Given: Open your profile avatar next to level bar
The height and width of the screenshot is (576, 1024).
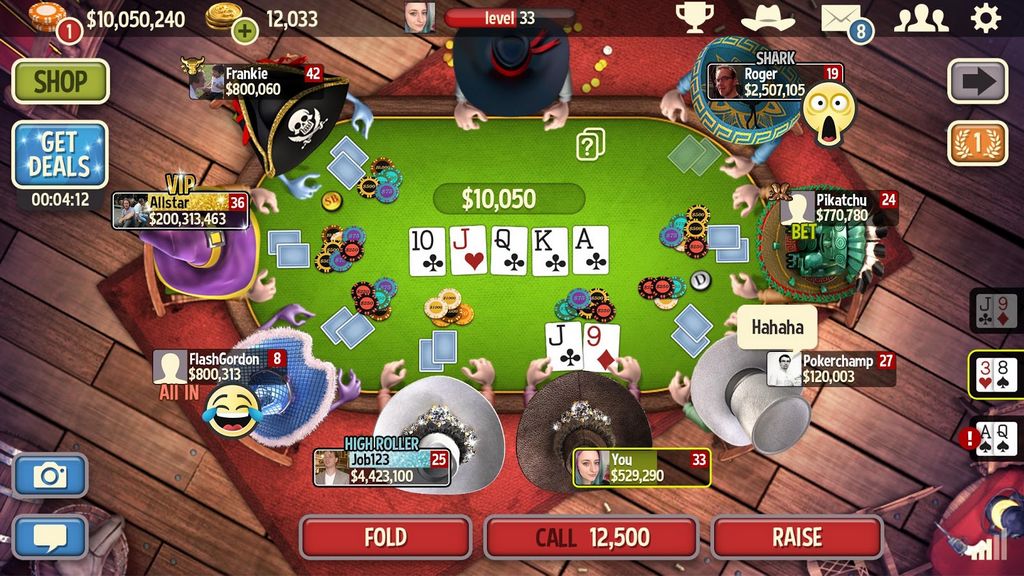Looking at the screenshot, I should tap(419, 17).
